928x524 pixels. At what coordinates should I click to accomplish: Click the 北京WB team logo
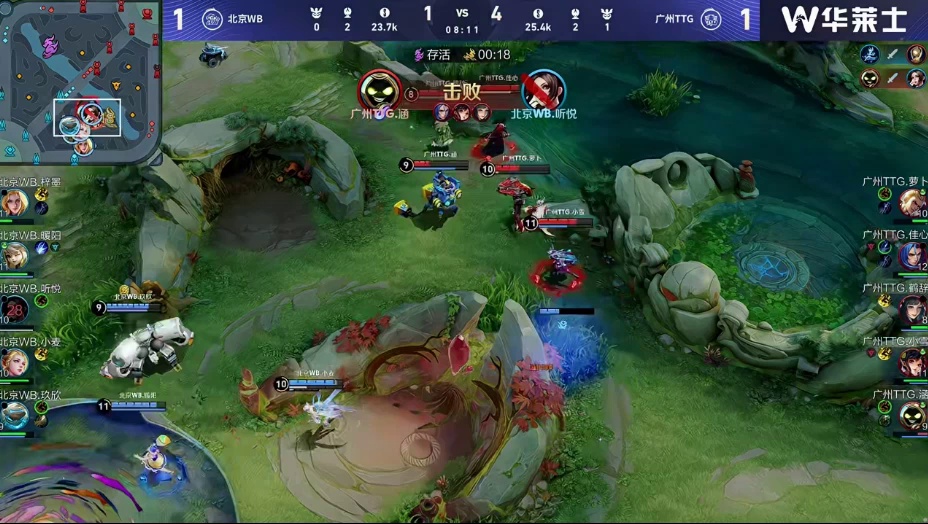coord(212,19)
